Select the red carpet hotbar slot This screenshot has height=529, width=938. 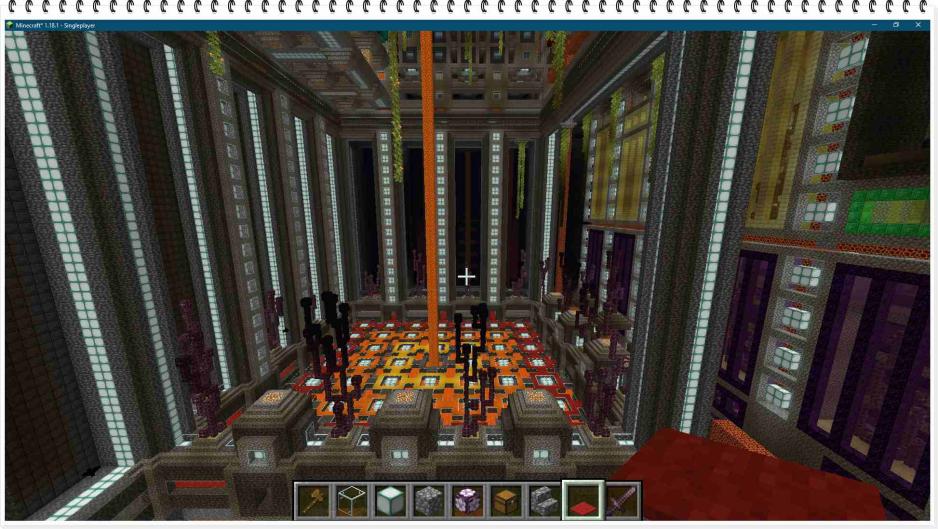(x=583, y=500)
